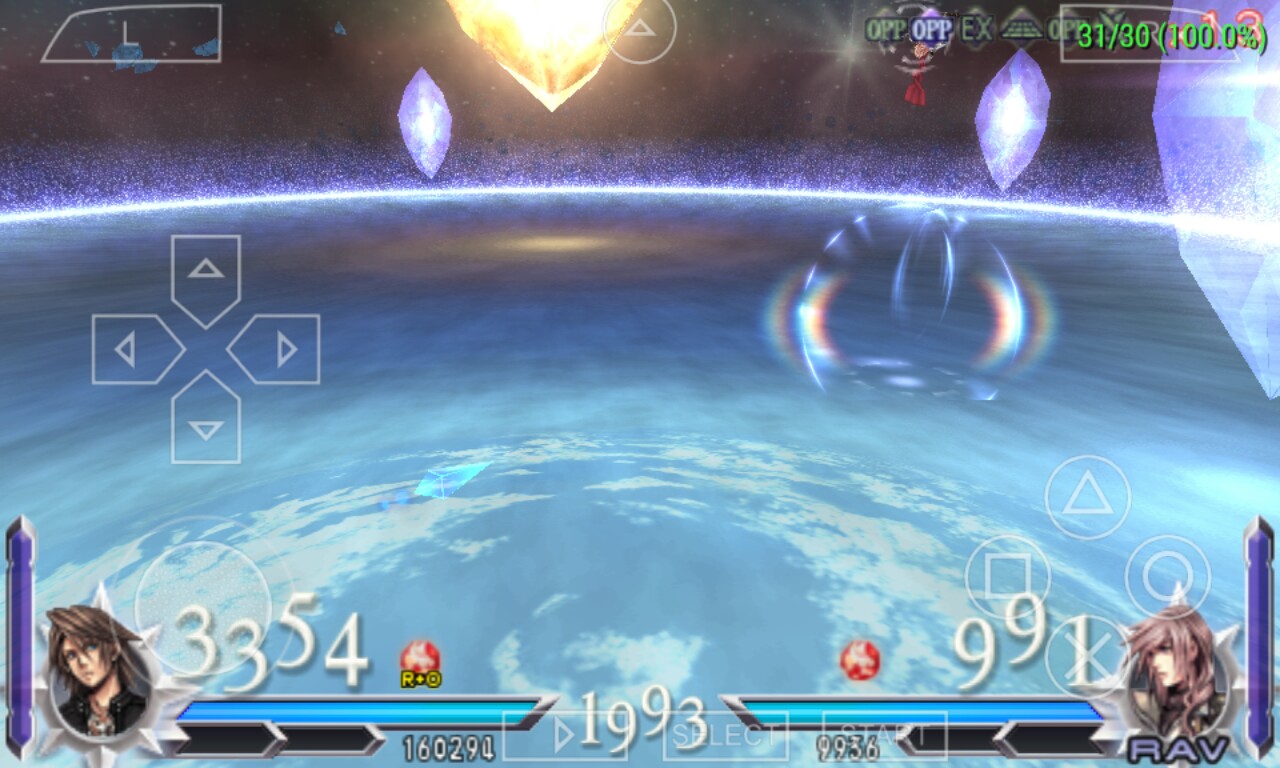Tap the on-screen cross button
This screenshot has width=1280, height=768.
(1088, 655)
